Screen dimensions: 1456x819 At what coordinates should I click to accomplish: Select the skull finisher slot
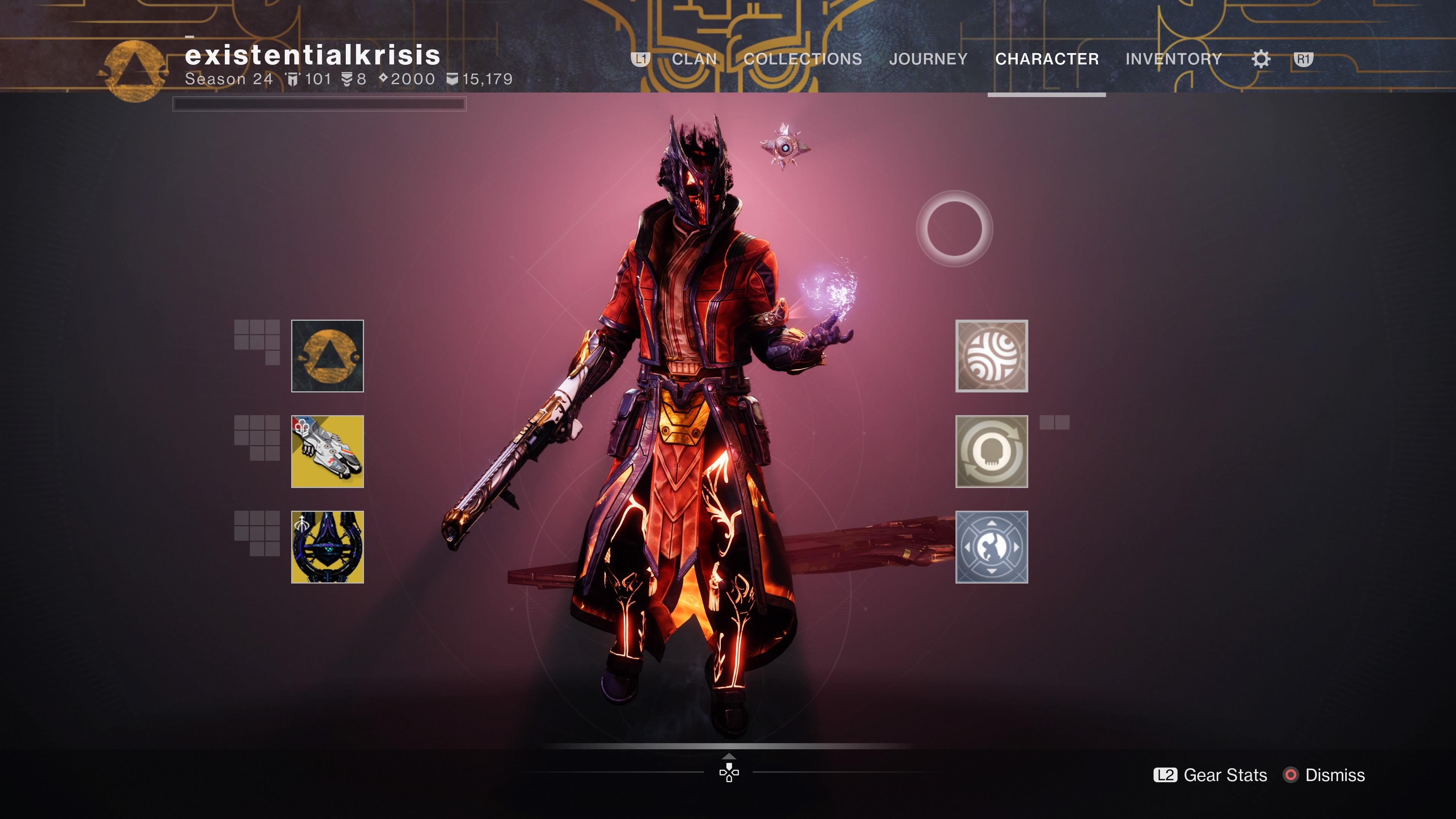click(992, 452)
